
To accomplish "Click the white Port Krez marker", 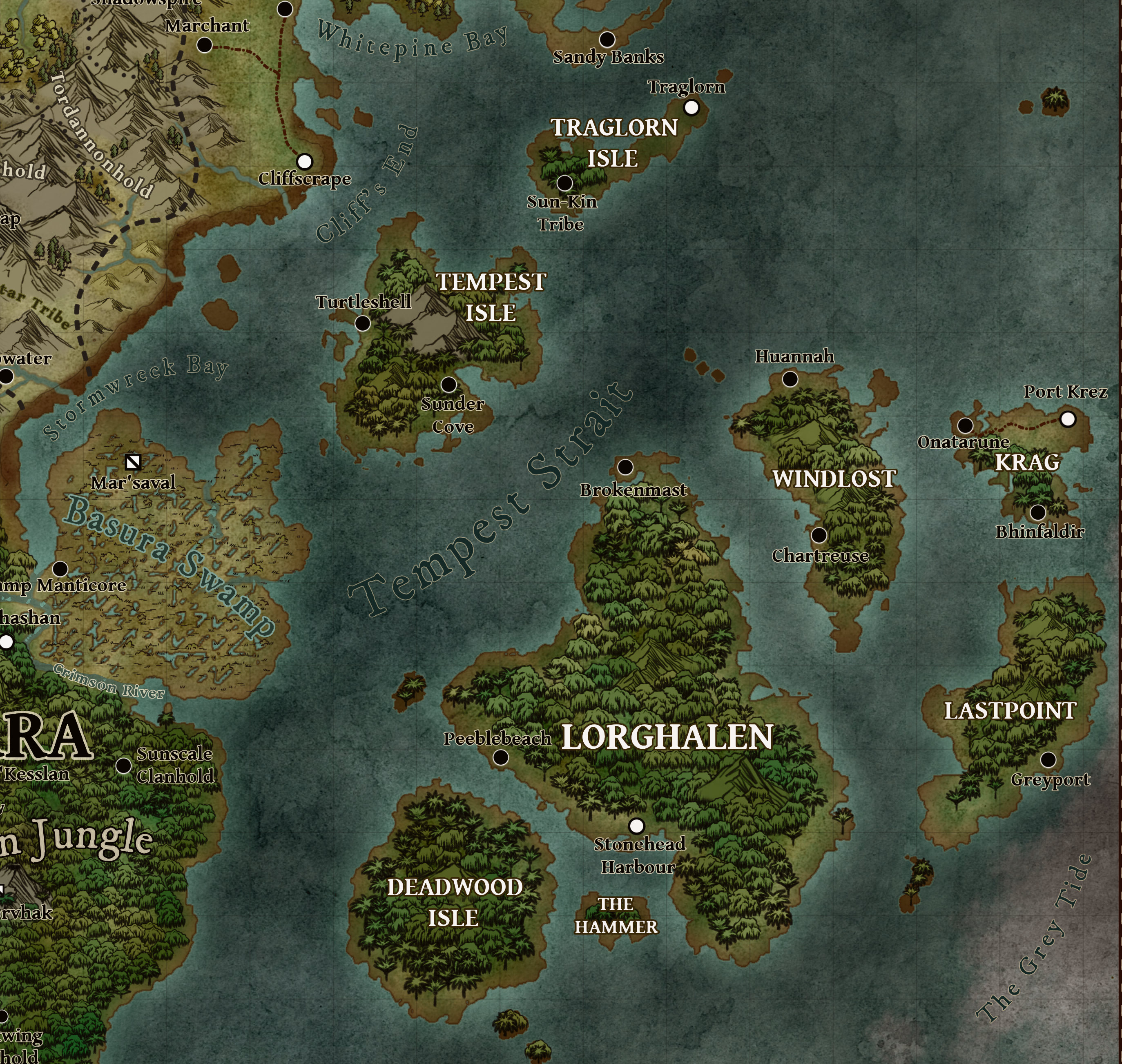I will pyautogui.click(x=1068, y=419).
